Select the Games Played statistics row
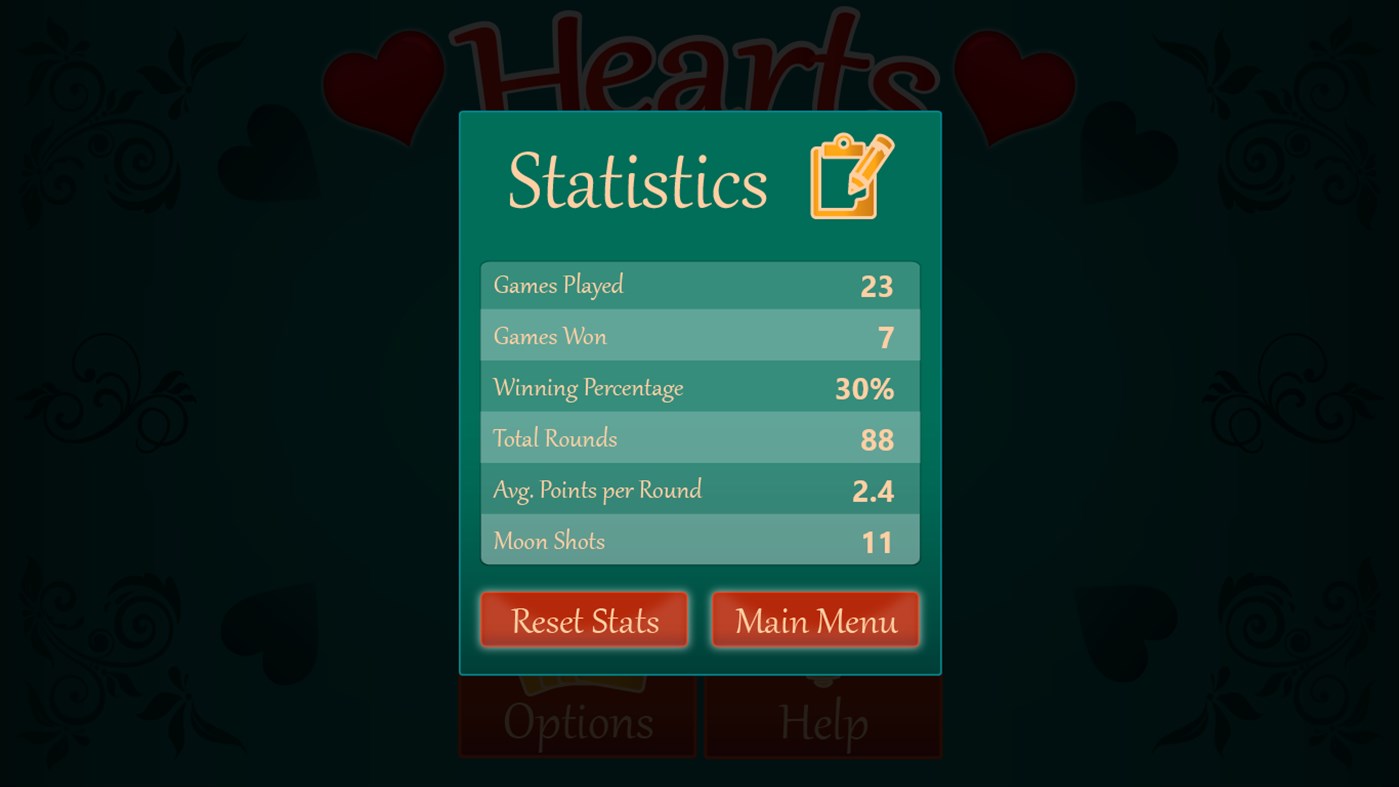 tap(700, 284)
